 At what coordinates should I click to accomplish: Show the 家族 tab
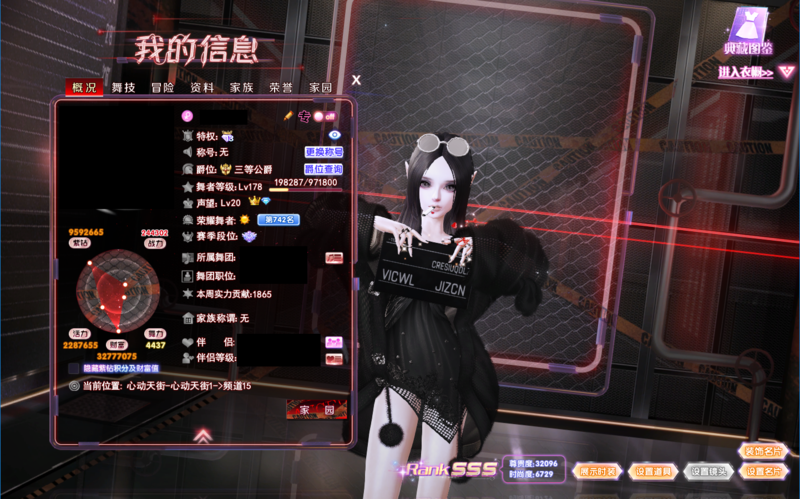pos(242,88)
